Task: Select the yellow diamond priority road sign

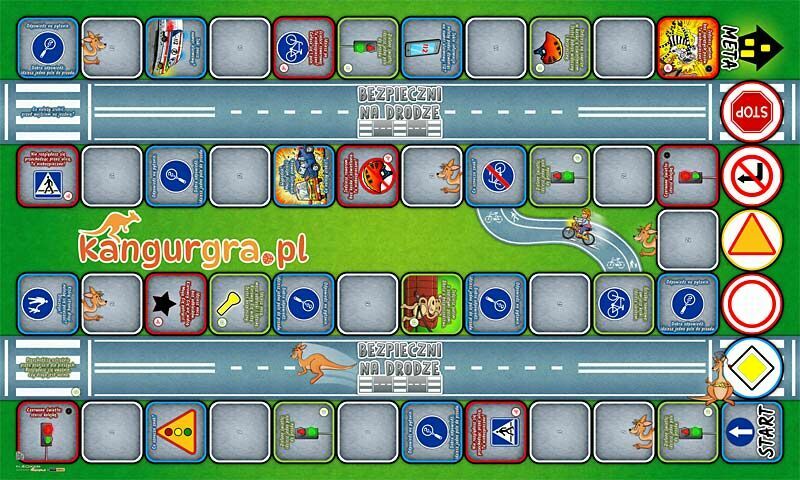Action: point(751,365)
